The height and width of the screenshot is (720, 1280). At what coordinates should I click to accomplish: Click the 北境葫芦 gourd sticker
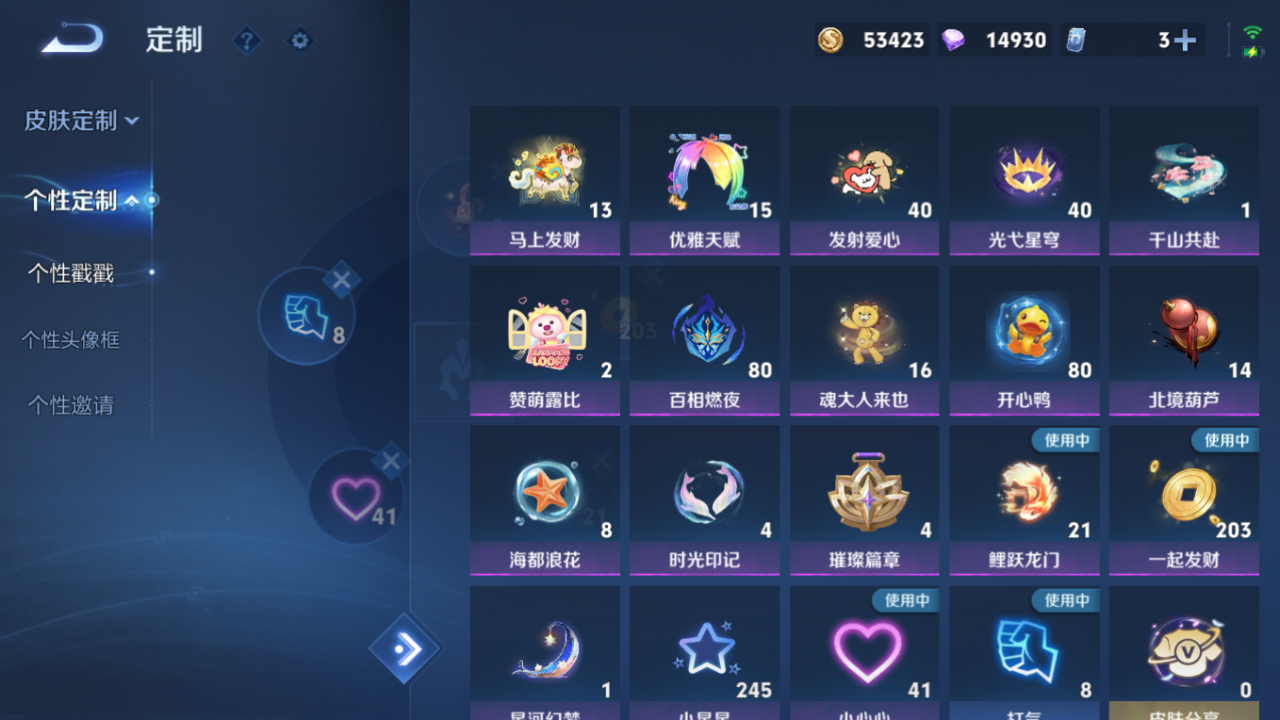(x=1184, y=340)
